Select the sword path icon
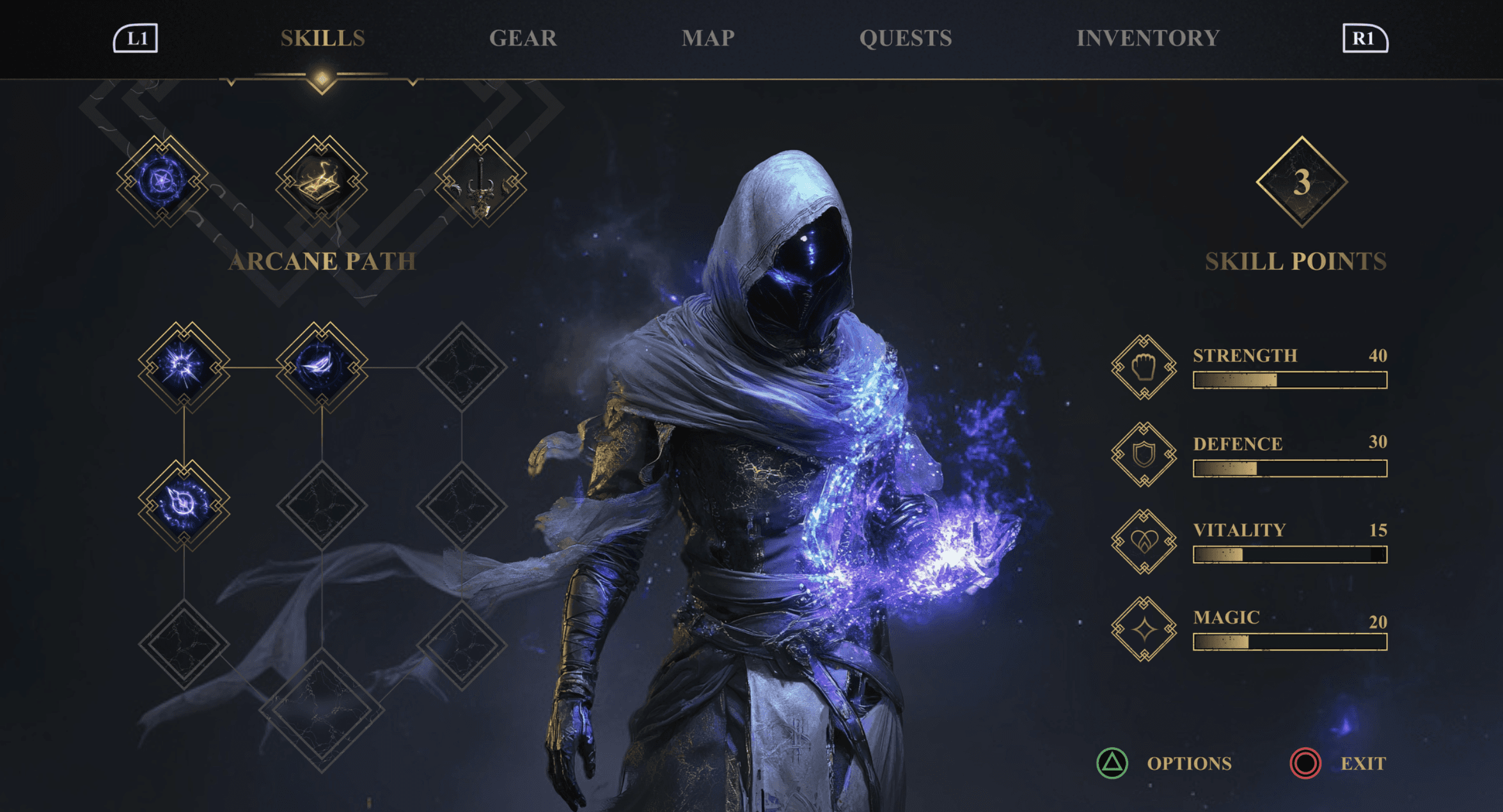1503x812 pixels. coord(480,181)
